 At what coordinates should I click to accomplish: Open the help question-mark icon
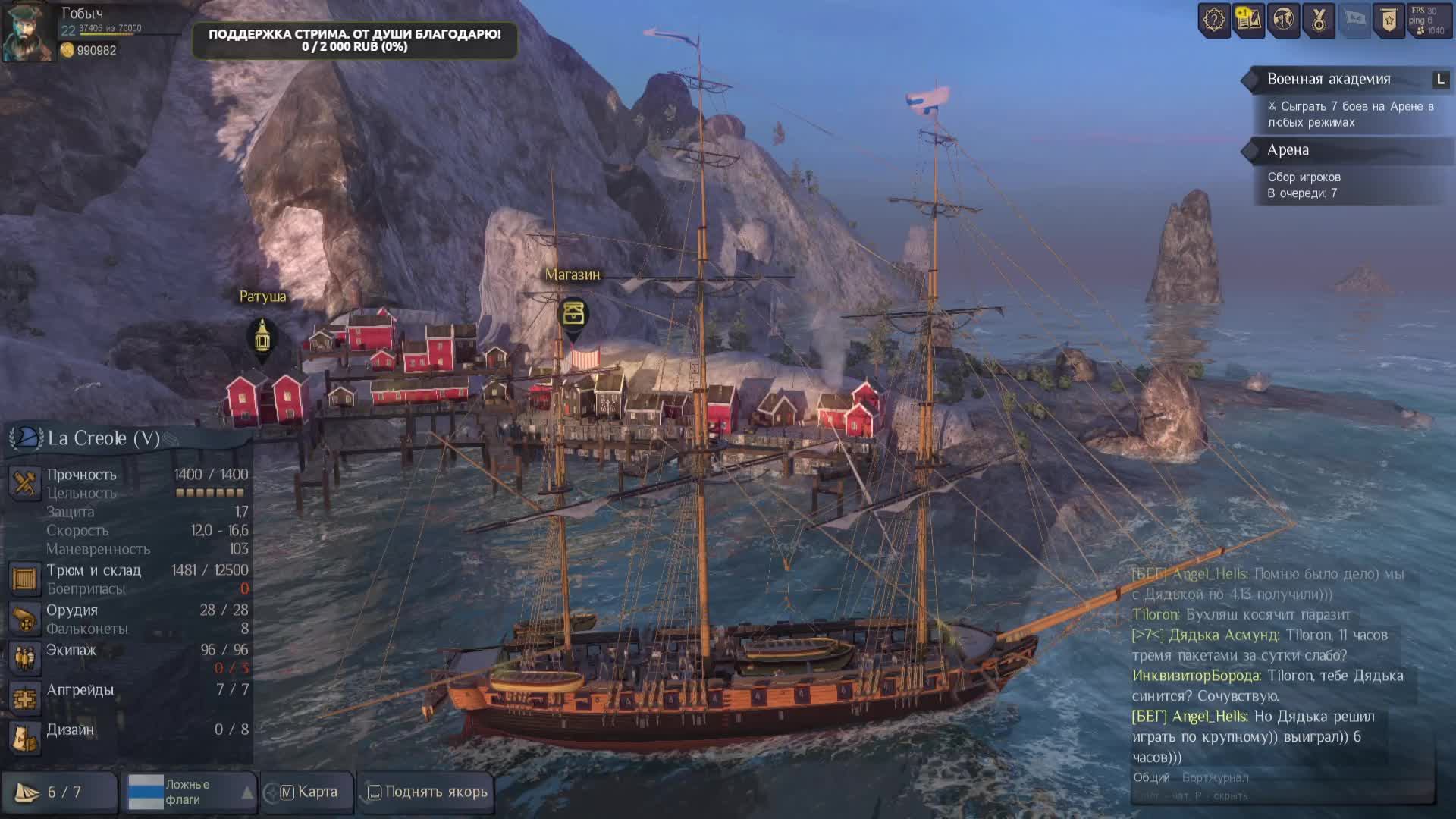pyautogui.click(x=1213, y=20)
